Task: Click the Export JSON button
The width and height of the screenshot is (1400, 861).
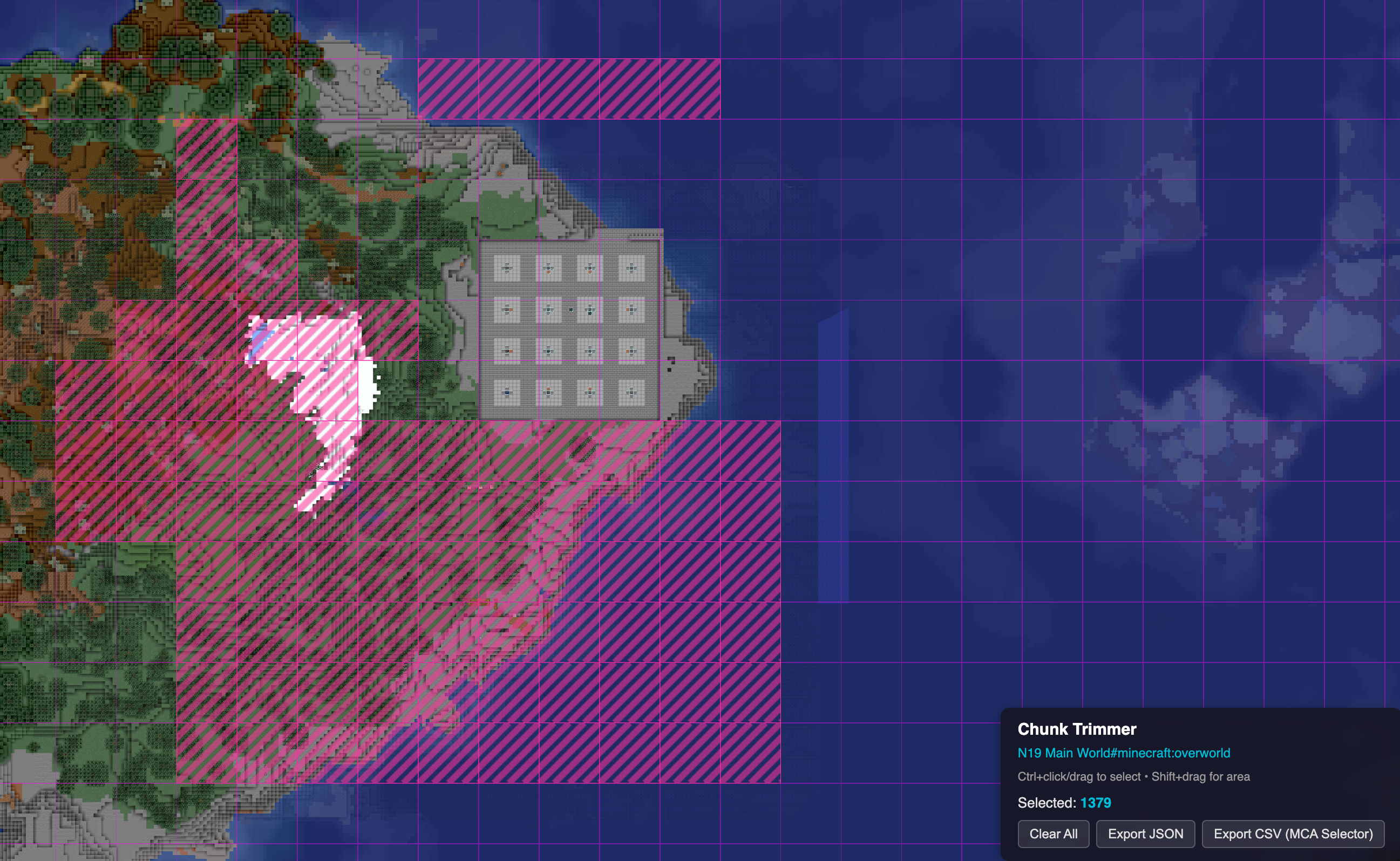Action: [1145, 833]
